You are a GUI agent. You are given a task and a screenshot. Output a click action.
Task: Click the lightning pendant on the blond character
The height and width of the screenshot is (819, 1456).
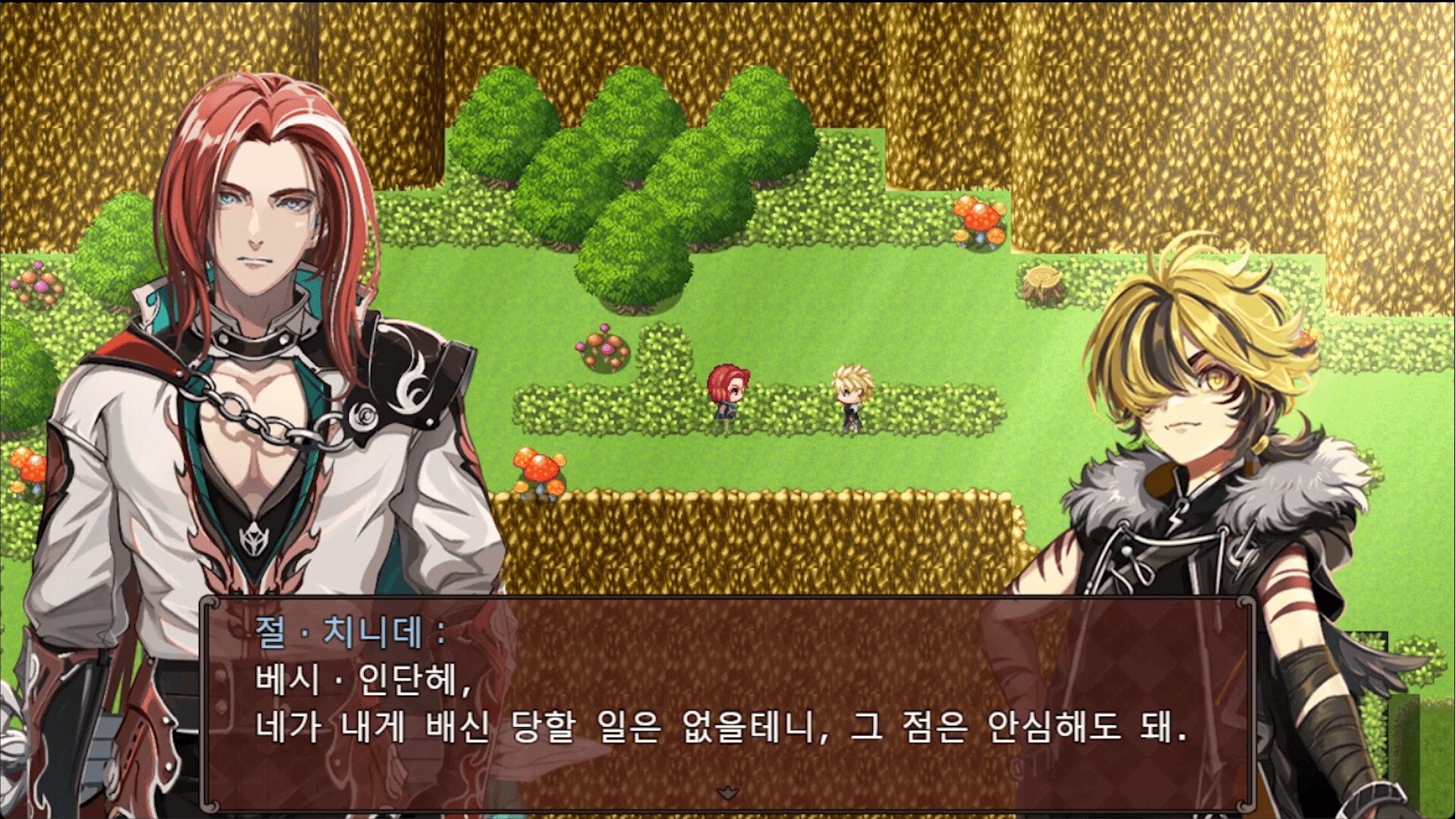pyautogui.click(x=1176, y=519)
